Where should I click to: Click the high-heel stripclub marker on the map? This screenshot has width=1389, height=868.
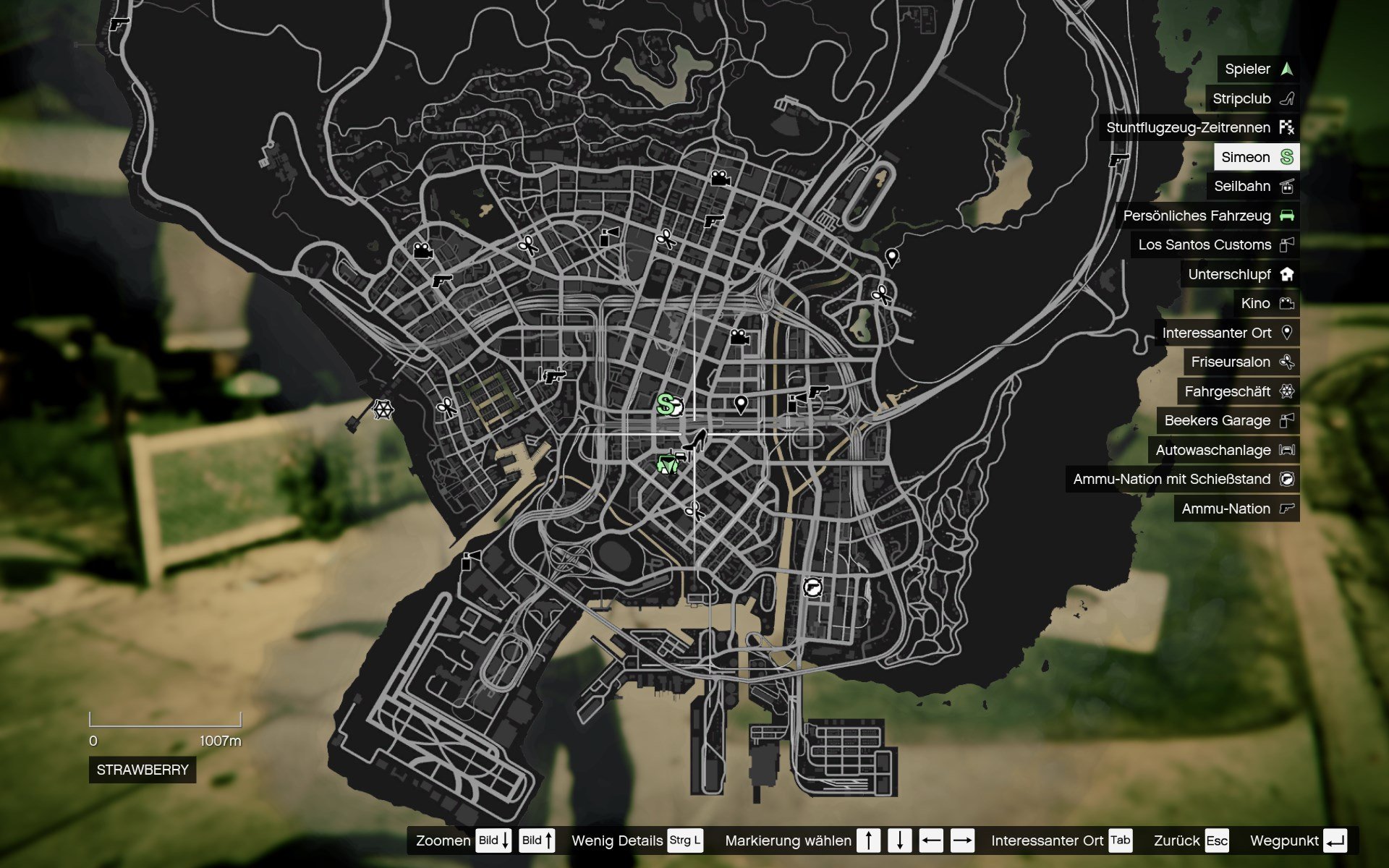pos(697,438)
